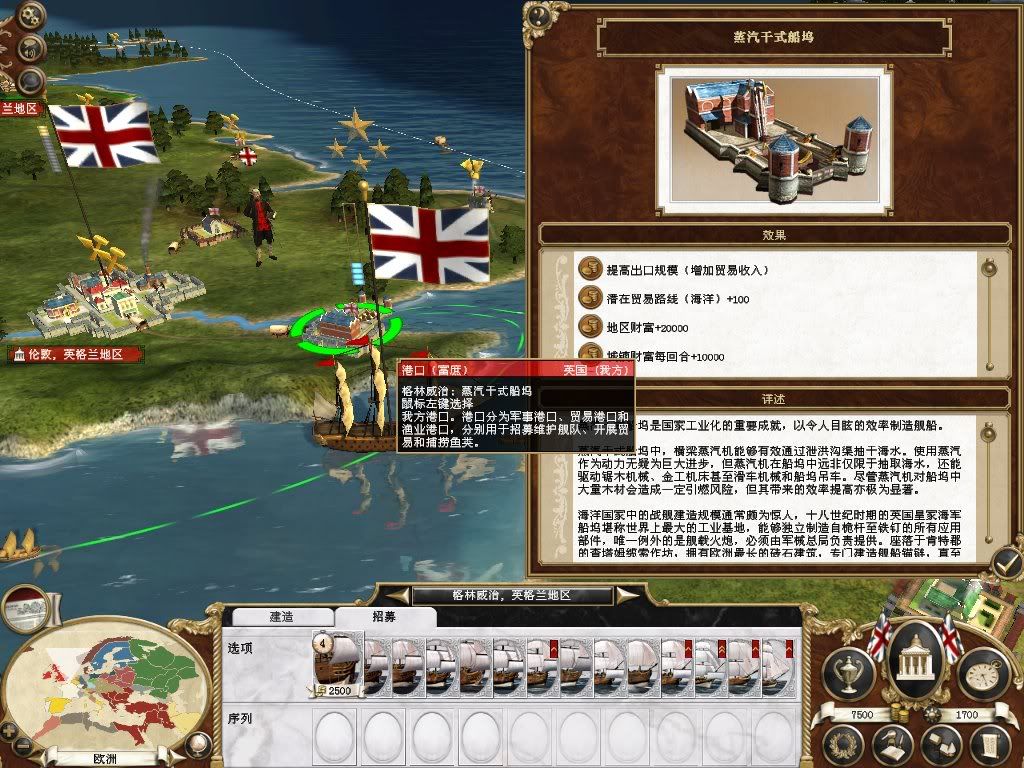1024x768 pixels.
Task: Recruit the ship costing 2500
Action: coord(338,662)
